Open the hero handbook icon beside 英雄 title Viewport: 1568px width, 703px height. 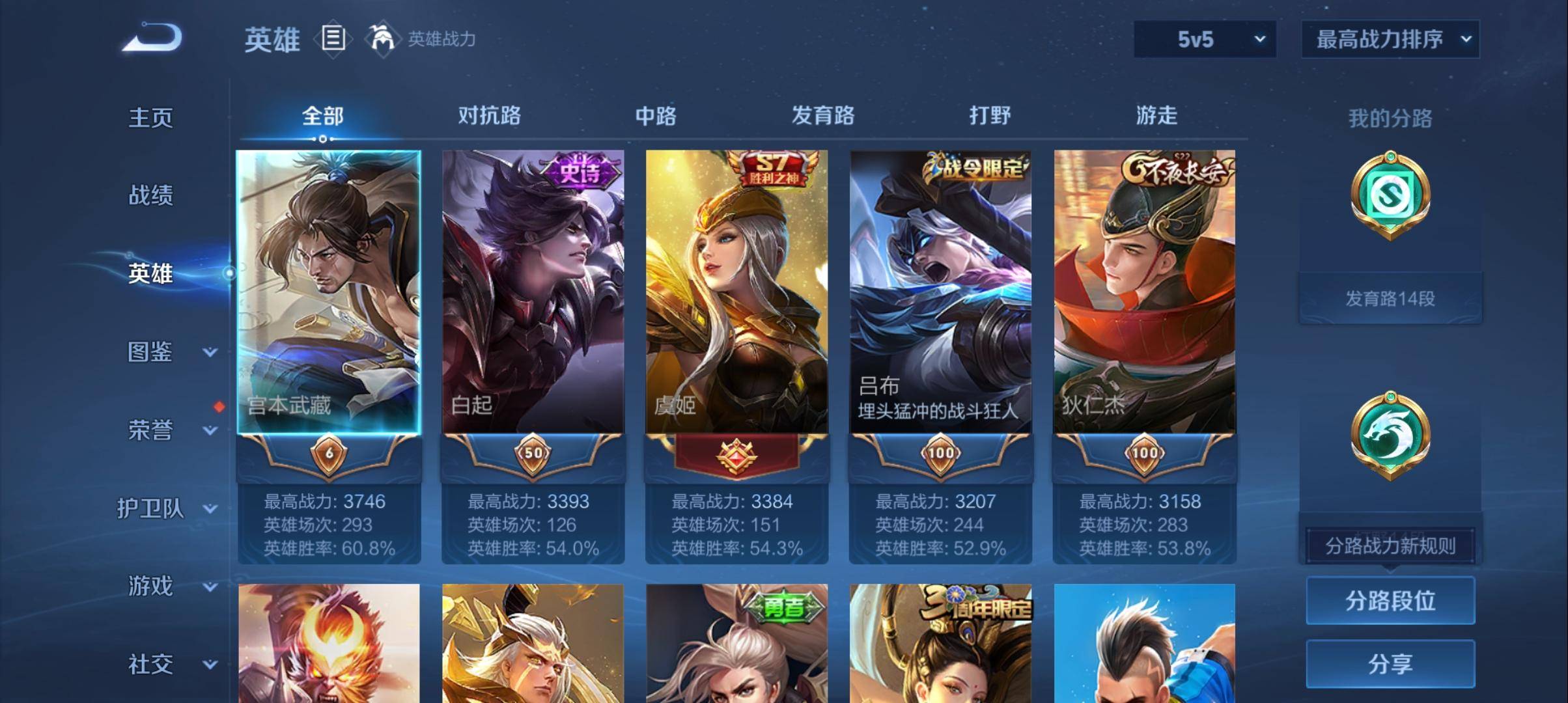tap(333, 39)
